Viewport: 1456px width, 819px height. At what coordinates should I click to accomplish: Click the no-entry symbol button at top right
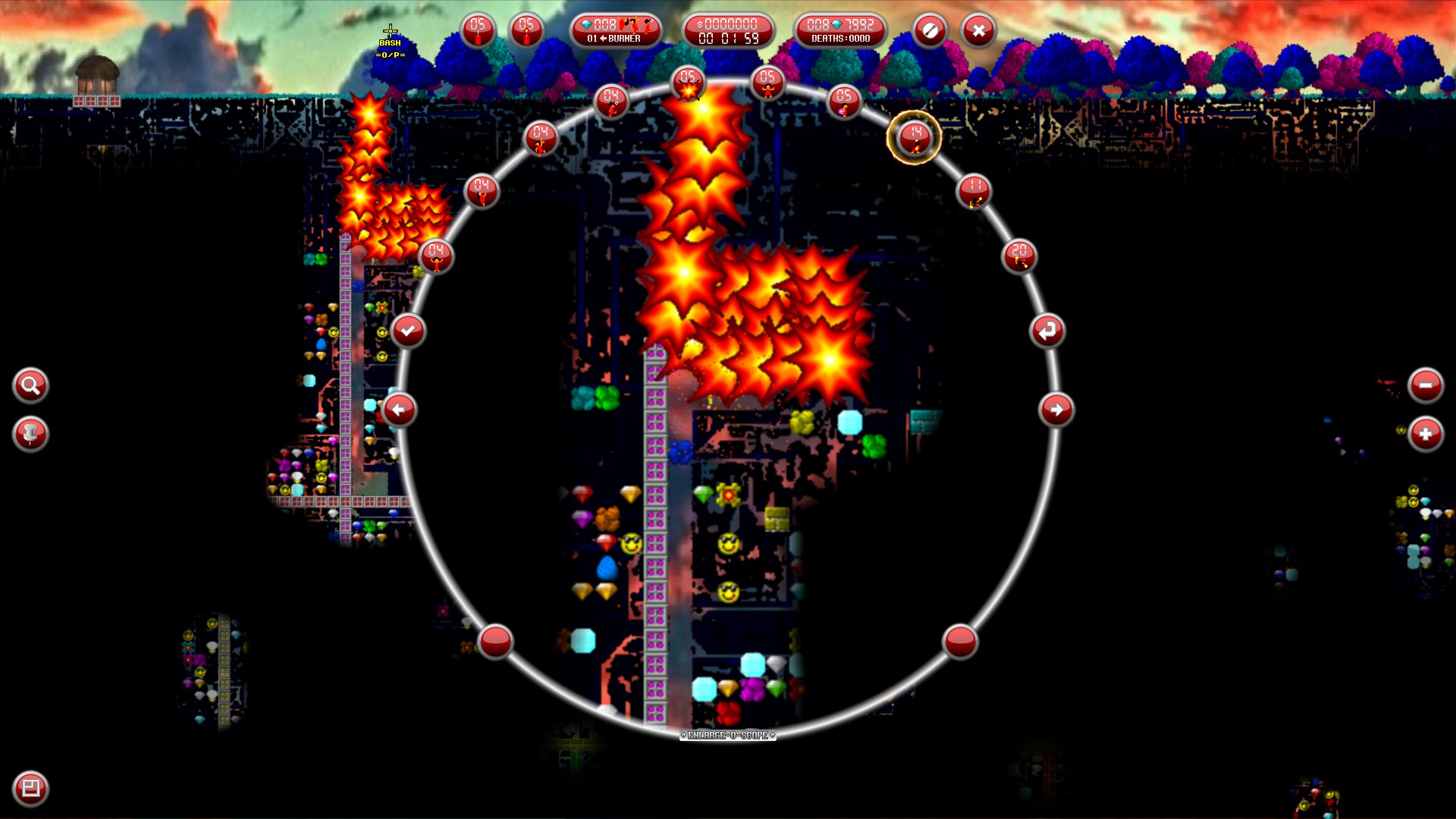(x=930, y=31)
